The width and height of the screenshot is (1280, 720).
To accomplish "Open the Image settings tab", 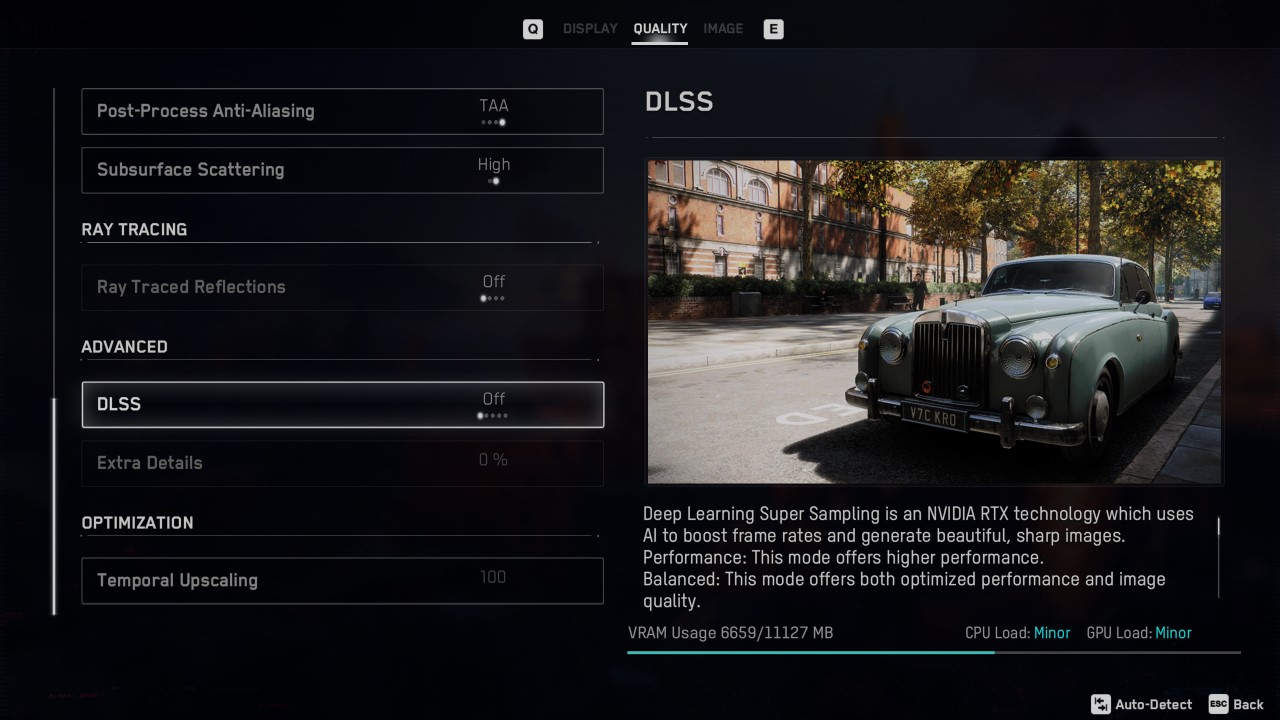I will [x=722, y=29].
